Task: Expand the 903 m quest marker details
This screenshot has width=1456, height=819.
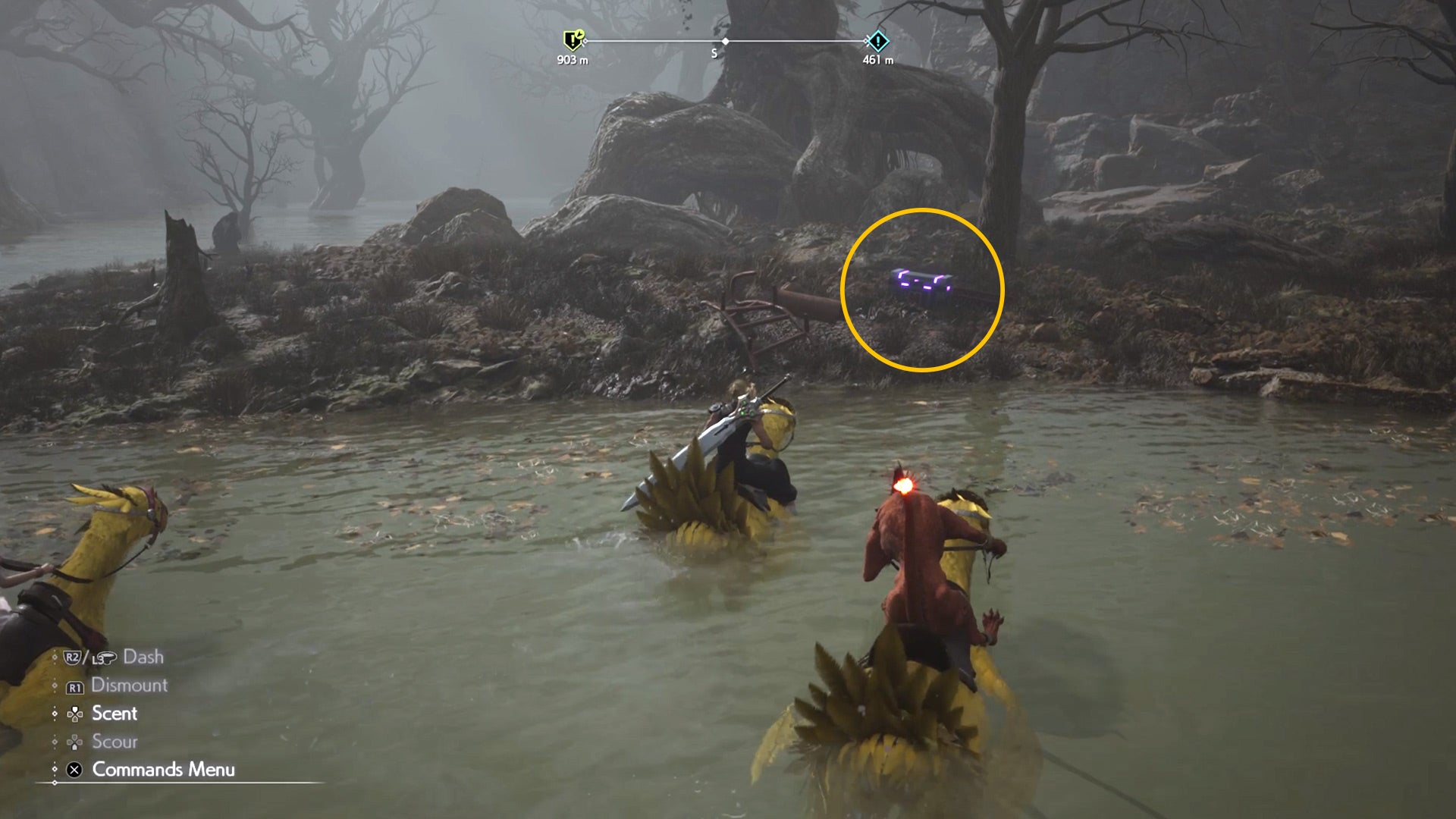Action: tap(573, 58)
